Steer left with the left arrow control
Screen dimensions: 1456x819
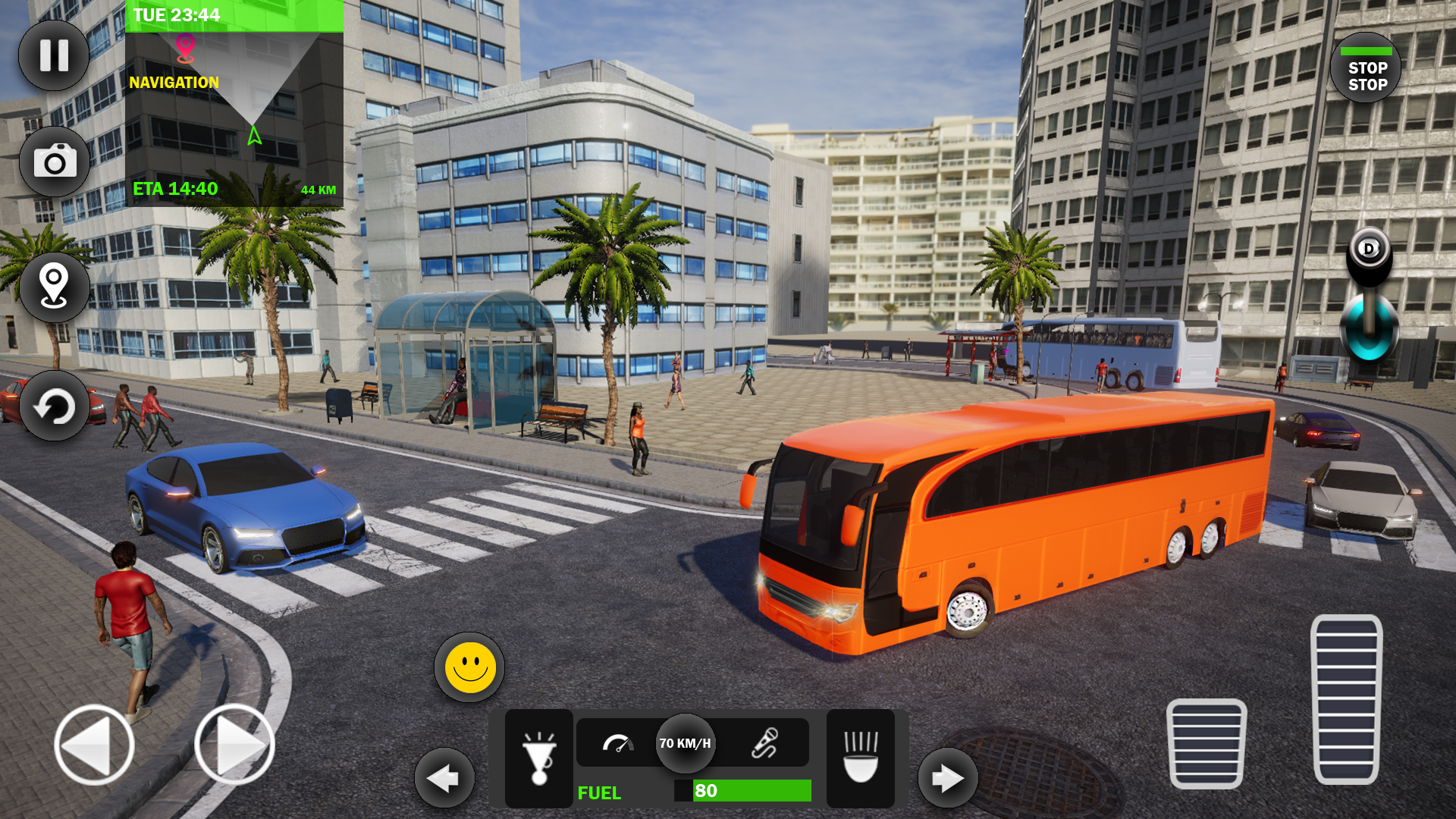[93, 744]
